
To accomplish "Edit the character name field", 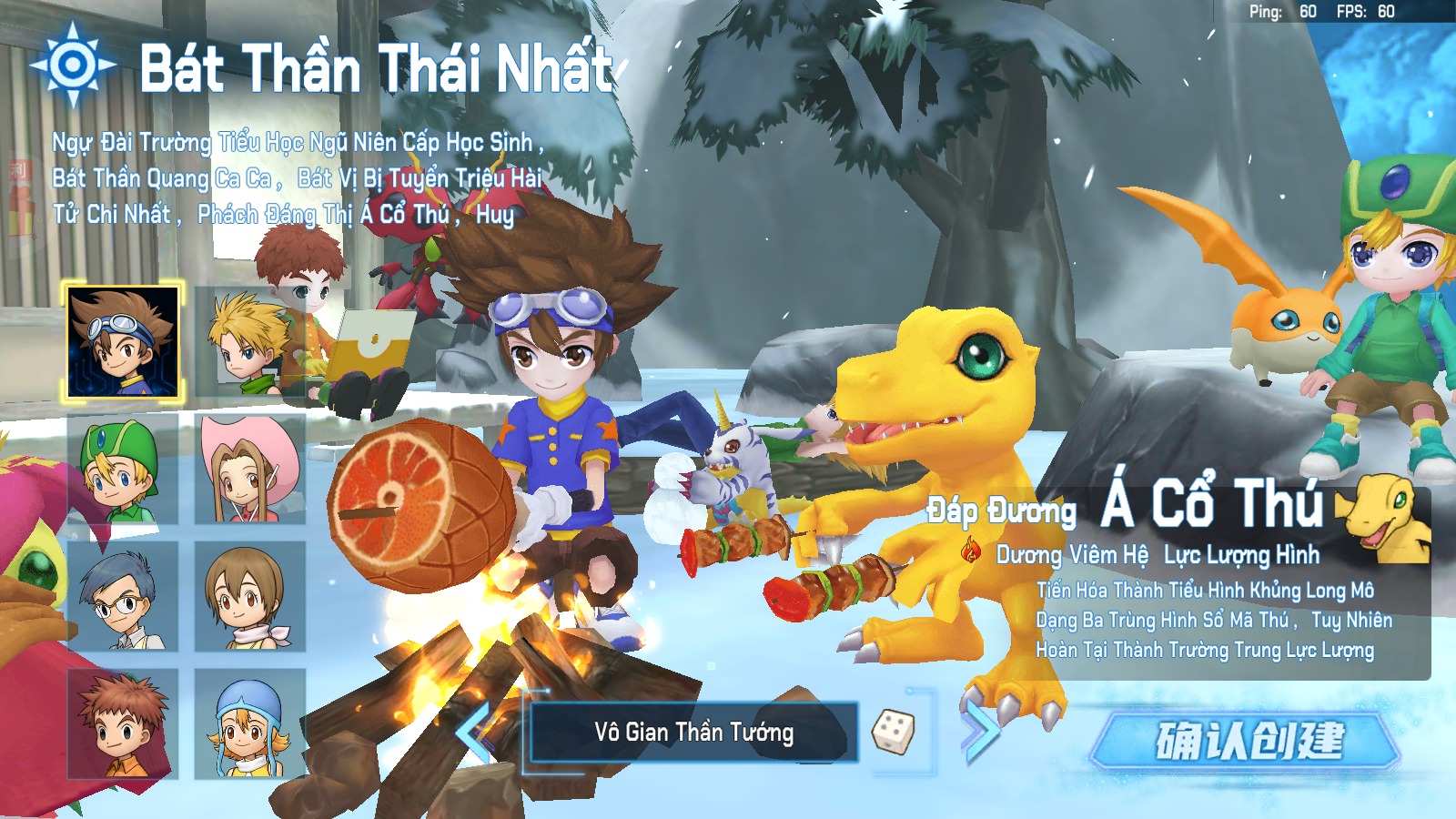I will coord(693,733).
